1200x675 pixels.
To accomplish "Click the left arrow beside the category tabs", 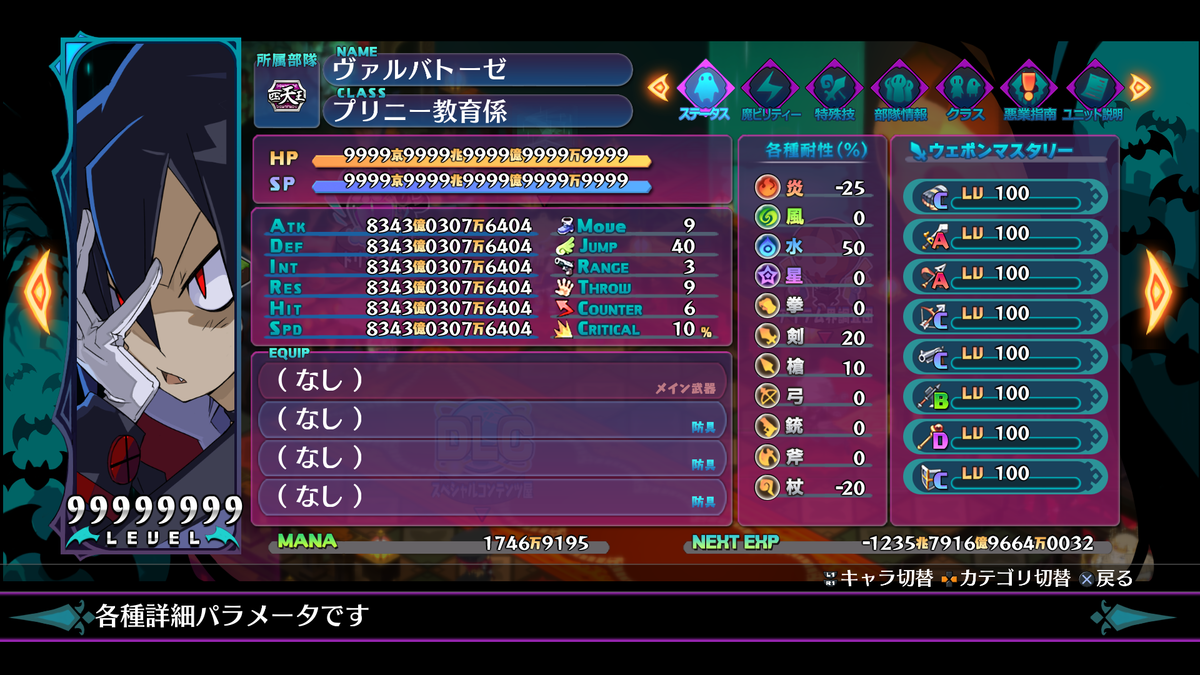I will (x=660, y=87).
